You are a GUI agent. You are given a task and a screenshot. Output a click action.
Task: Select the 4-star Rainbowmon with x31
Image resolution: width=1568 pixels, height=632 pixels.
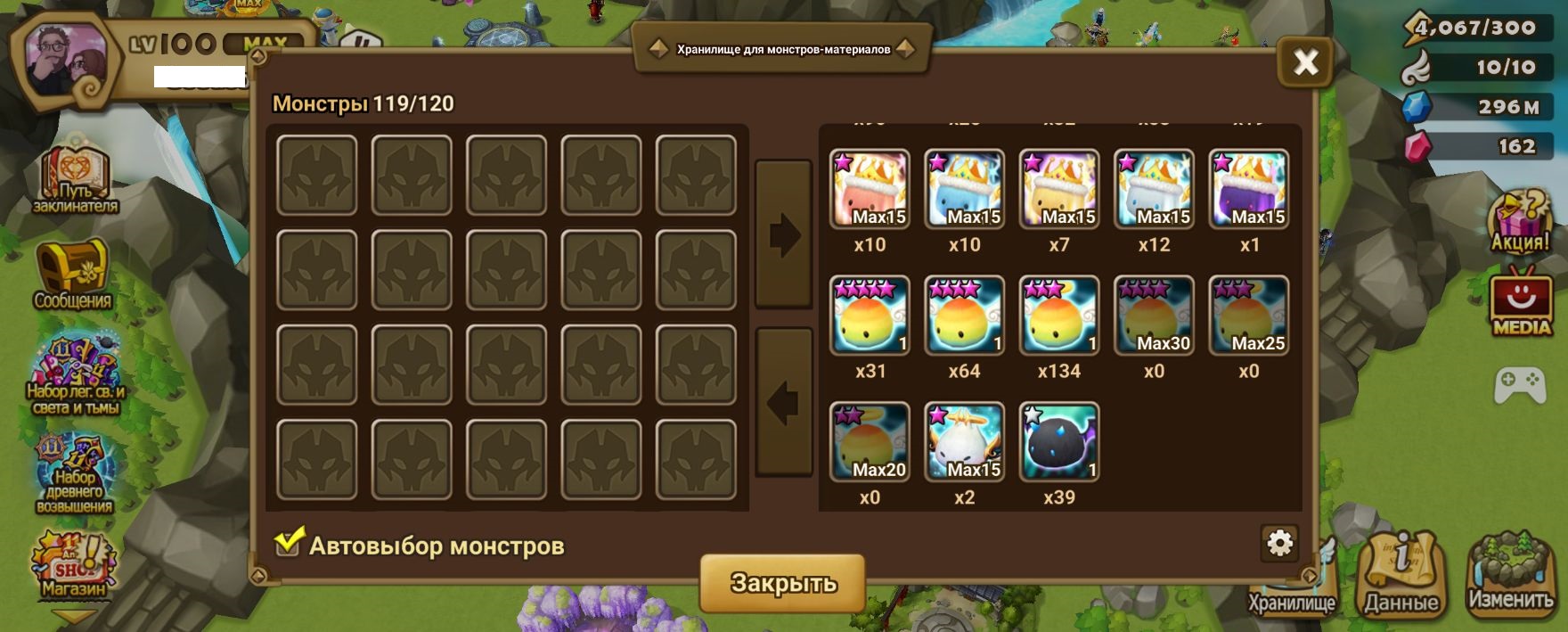tap(870, 316)
